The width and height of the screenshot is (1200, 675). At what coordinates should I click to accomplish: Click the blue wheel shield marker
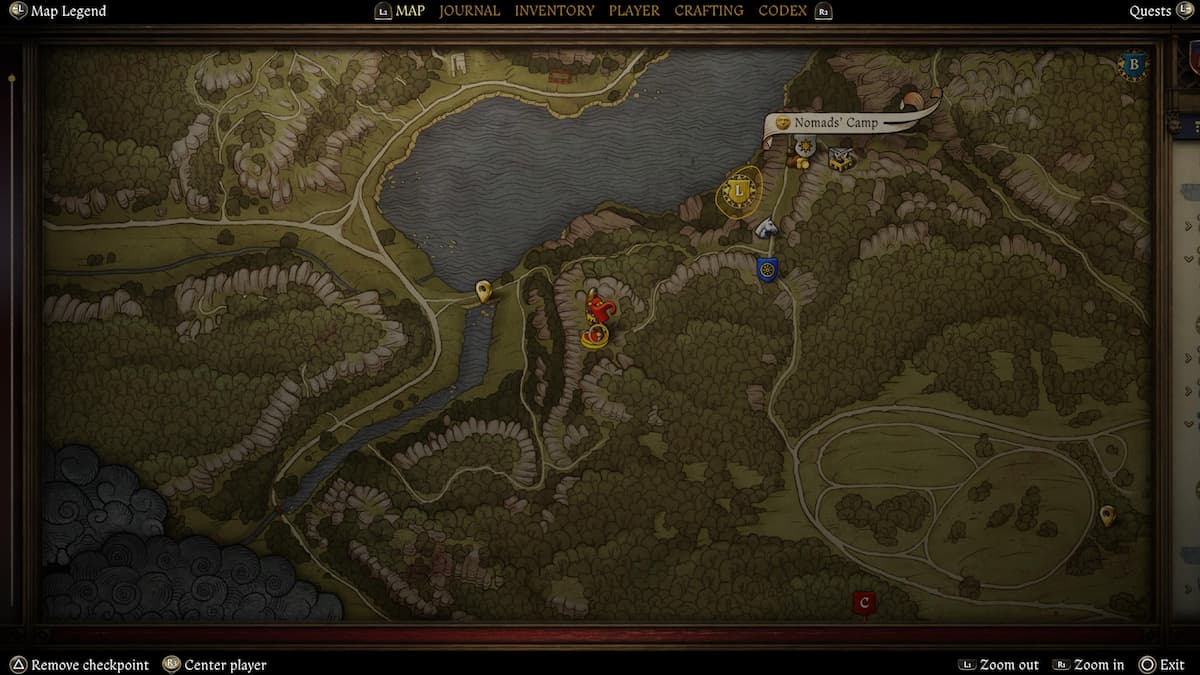767,269
